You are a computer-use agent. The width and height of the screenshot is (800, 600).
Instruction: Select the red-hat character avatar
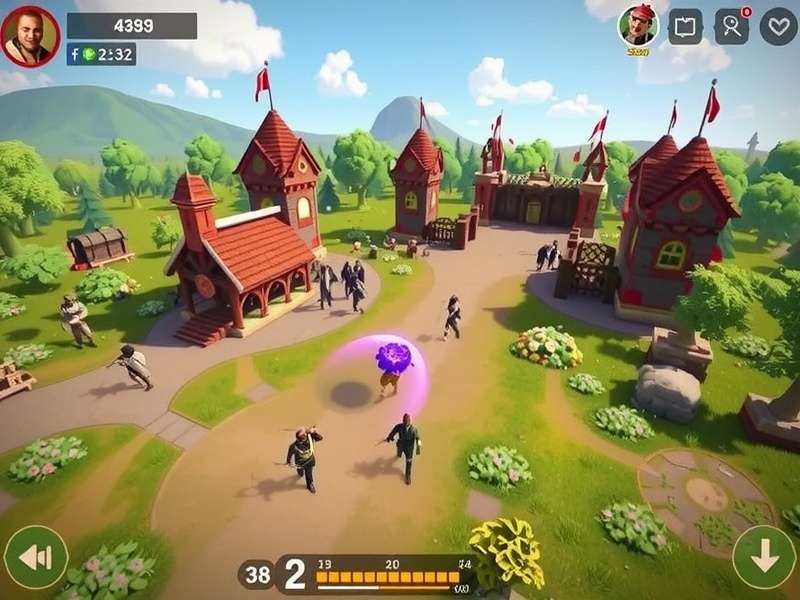(638, 26)
